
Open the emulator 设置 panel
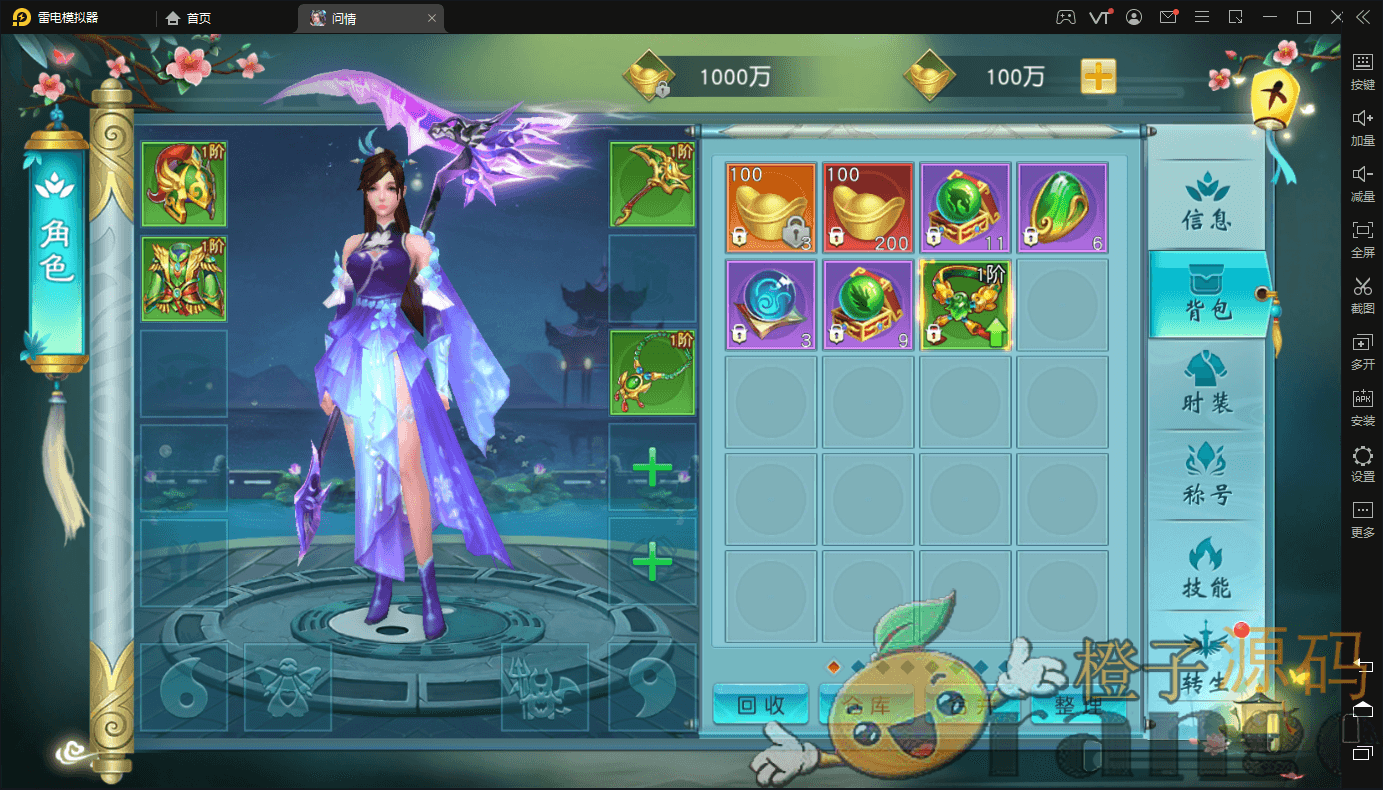(x=1362, y=464)
